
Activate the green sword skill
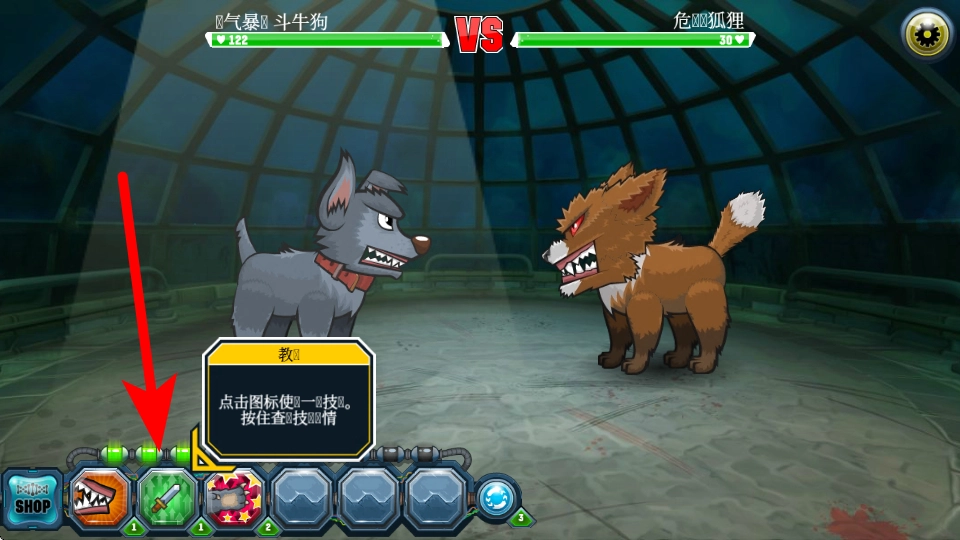click(167, 498)
